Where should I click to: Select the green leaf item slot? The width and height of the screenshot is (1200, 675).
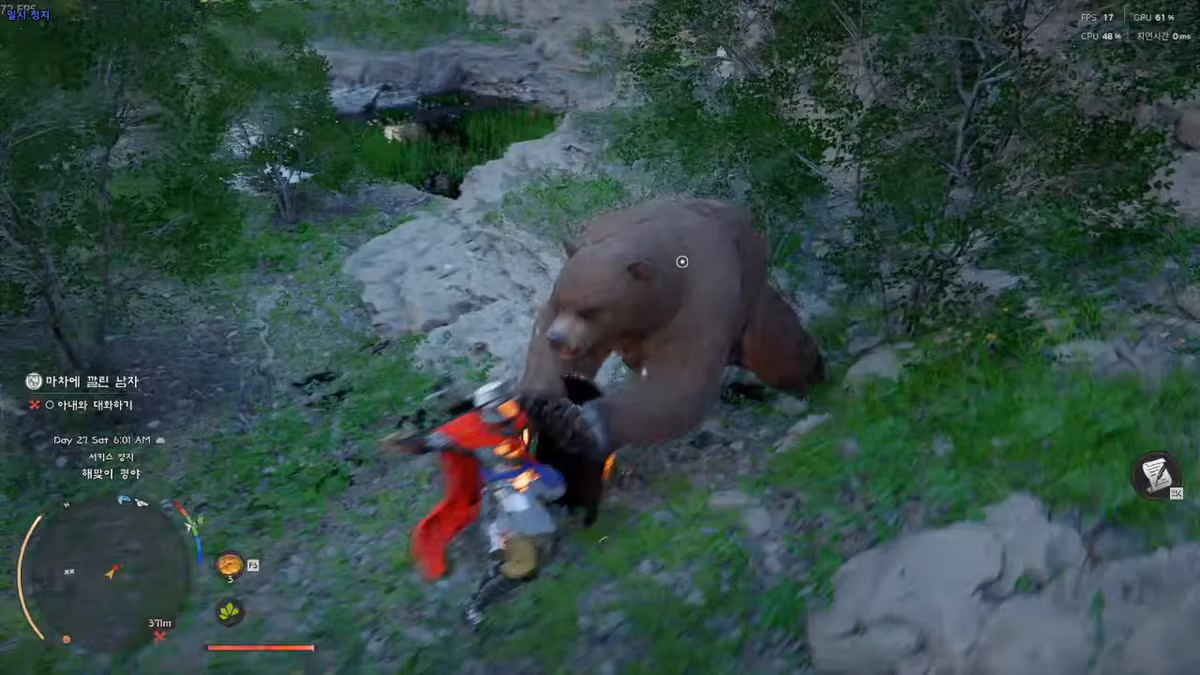pos(229,611)
